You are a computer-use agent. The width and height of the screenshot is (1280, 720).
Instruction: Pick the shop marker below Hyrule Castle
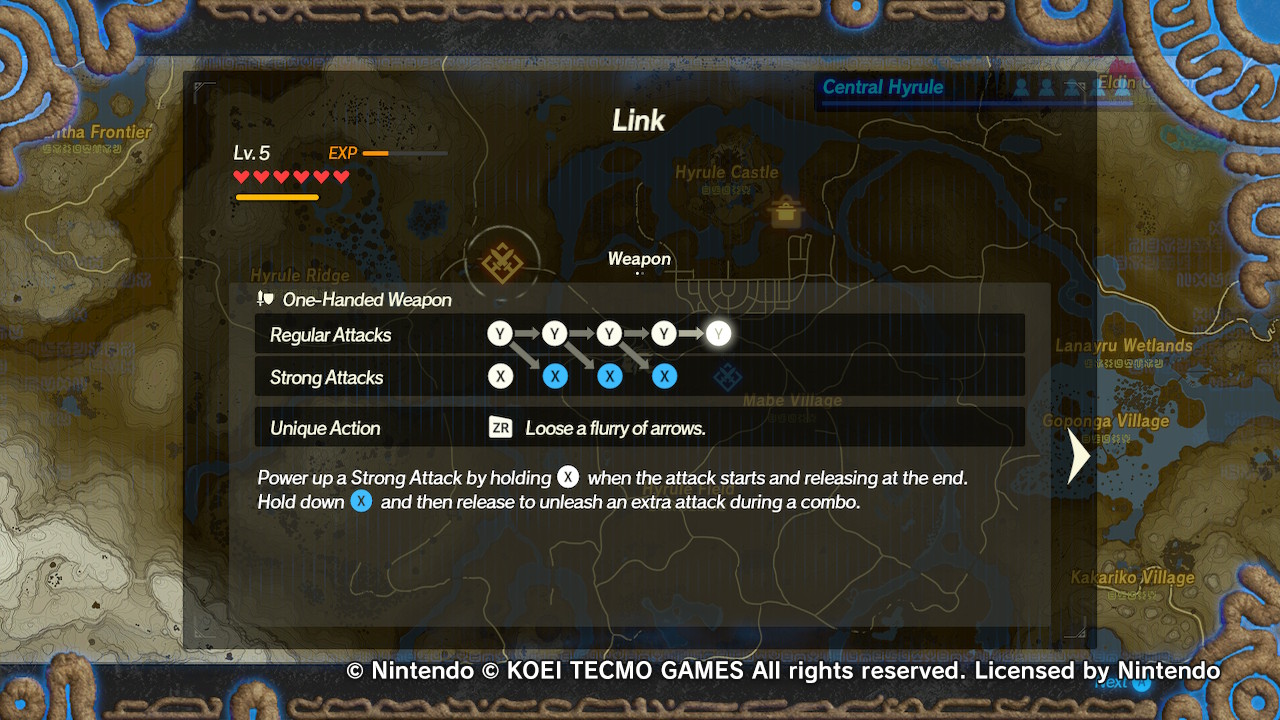click(786, 211)
